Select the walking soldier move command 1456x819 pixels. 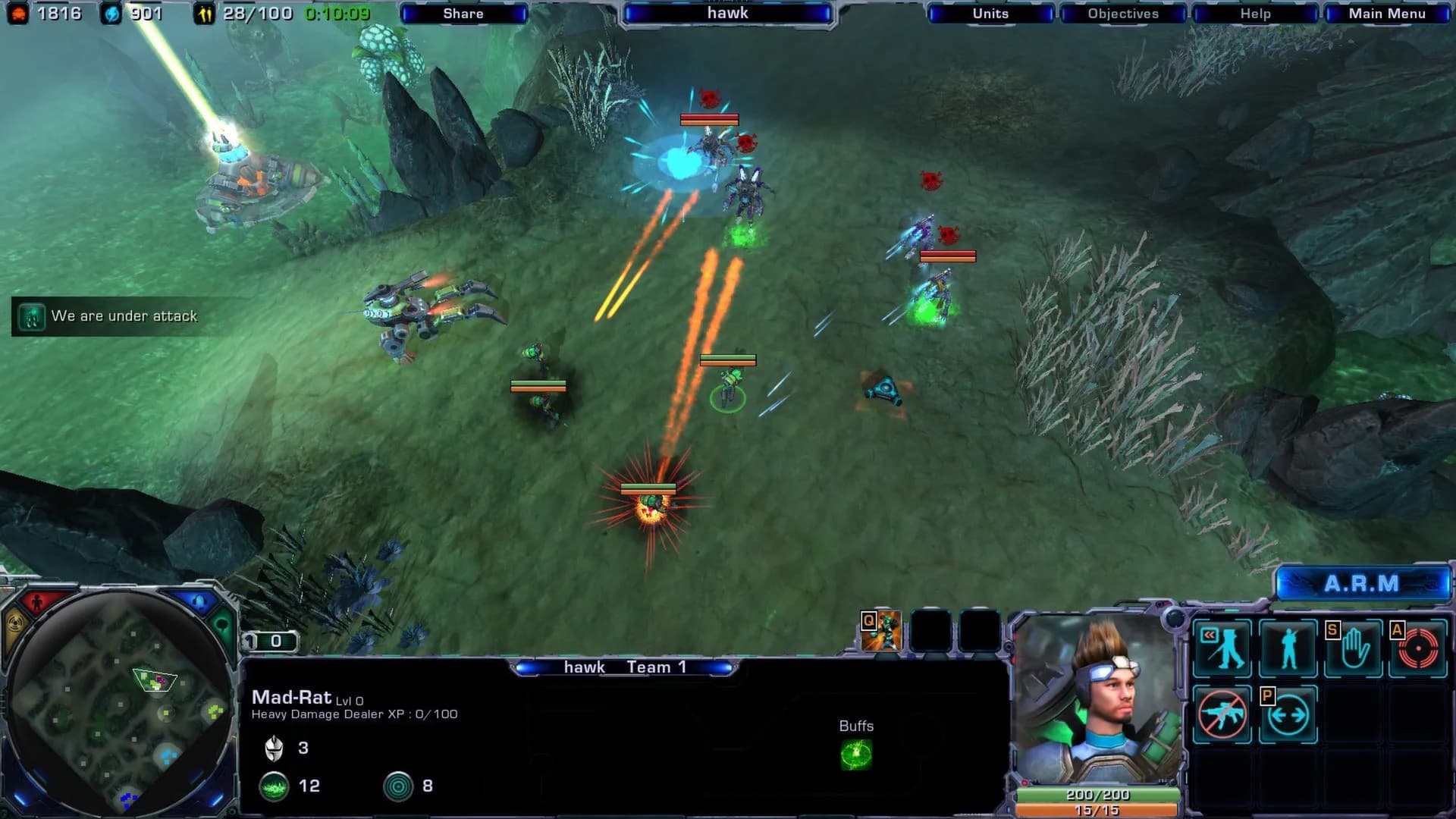(x=1222, y=648)
